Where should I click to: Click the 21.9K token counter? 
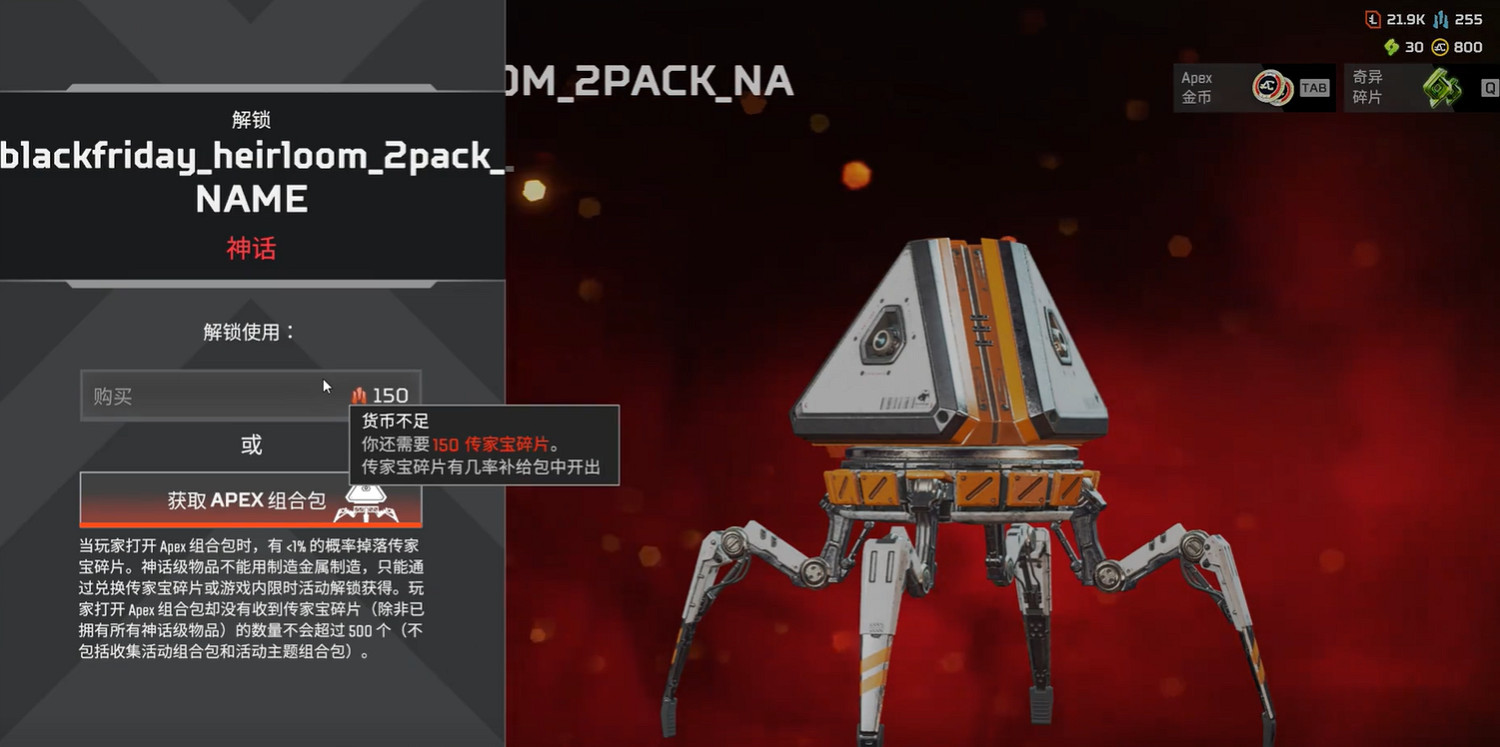[x=1404, y=19]
